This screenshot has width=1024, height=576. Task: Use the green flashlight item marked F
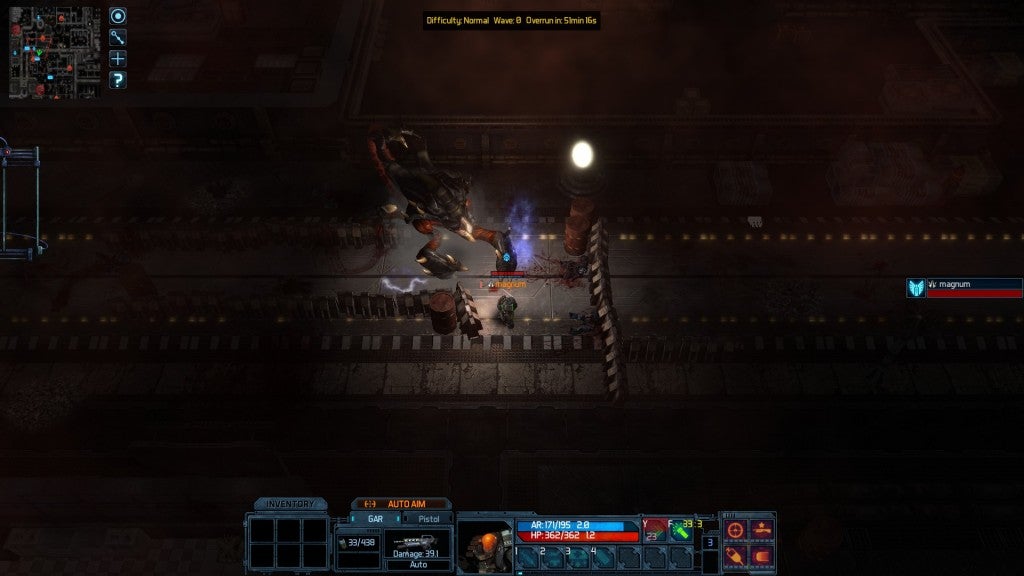click(681, 531)
